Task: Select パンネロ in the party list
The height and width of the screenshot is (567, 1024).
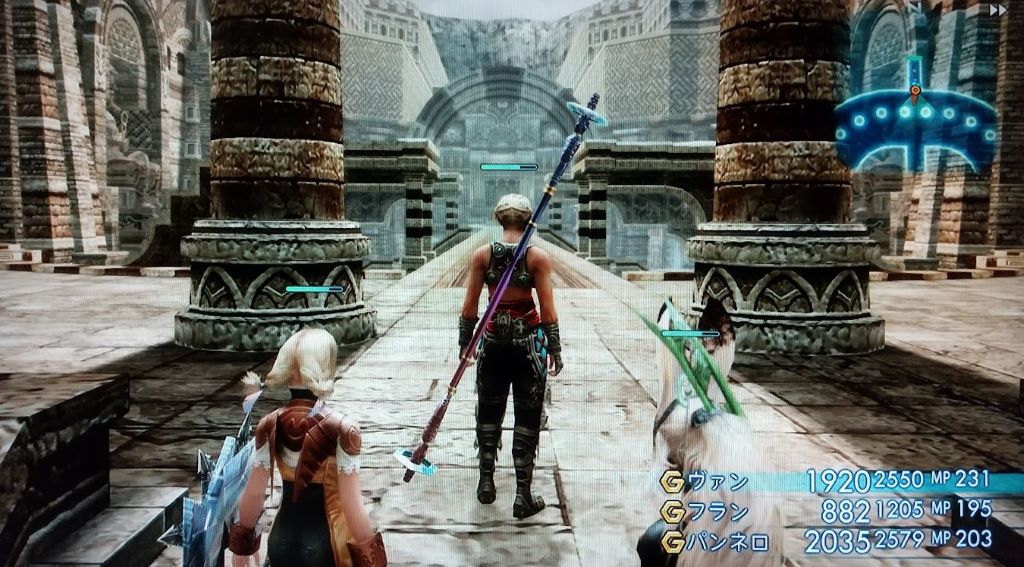Action: point(725,540)
